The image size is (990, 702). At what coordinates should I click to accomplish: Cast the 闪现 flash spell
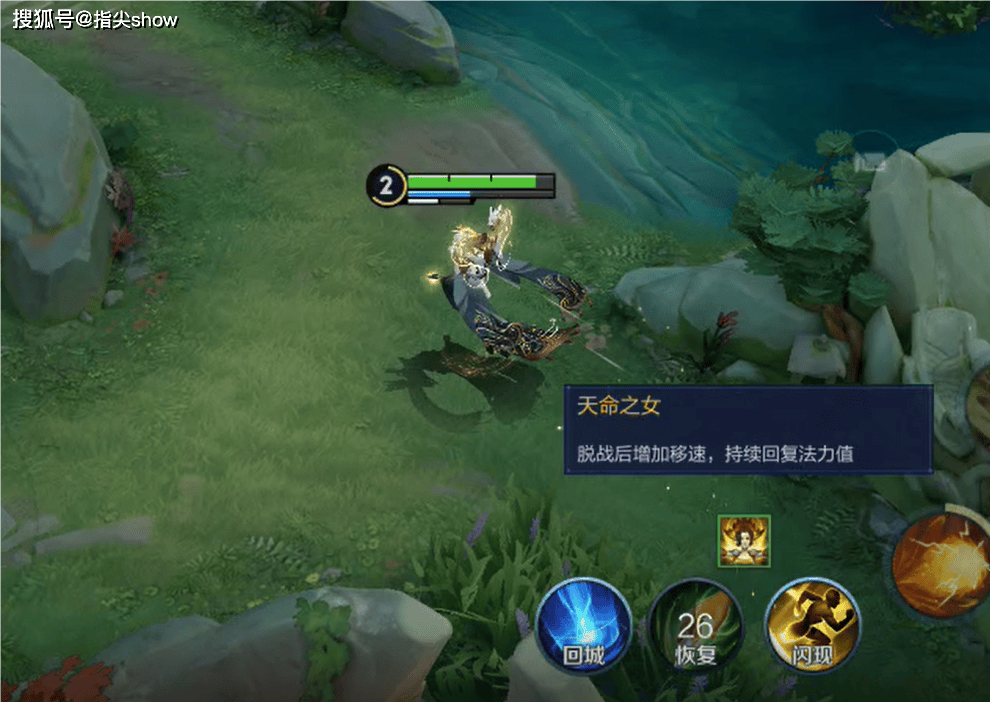(x=812, y=626)
